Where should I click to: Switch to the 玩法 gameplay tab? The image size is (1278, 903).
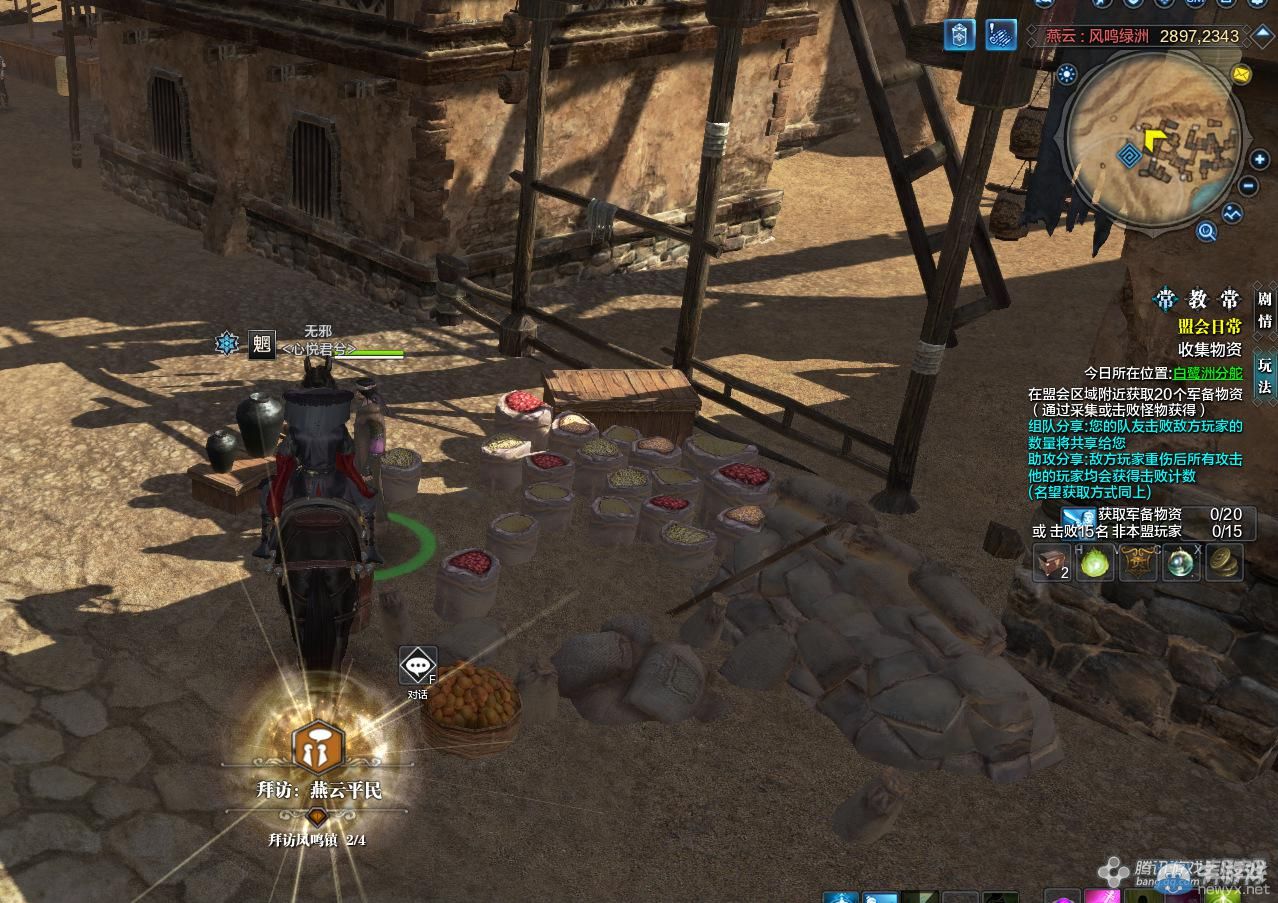click(x=1265, y=374)
